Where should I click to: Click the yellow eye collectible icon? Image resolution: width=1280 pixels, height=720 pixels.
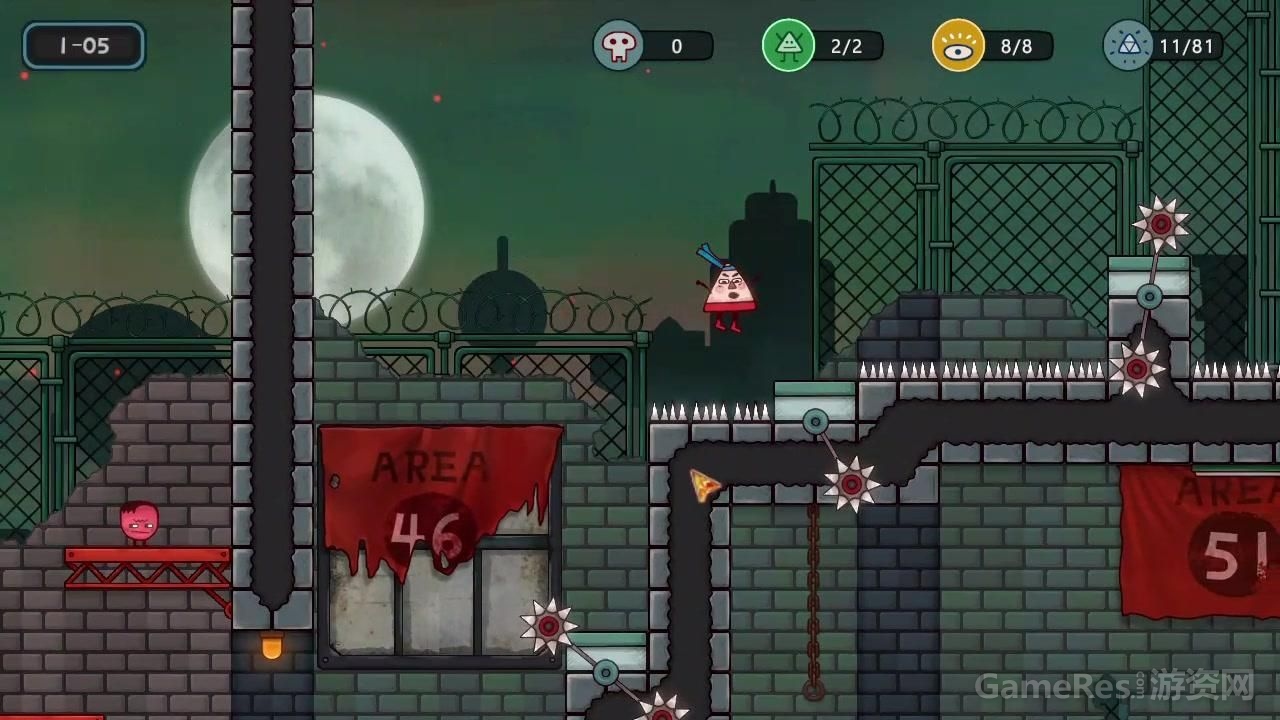[x=958, y=46]
